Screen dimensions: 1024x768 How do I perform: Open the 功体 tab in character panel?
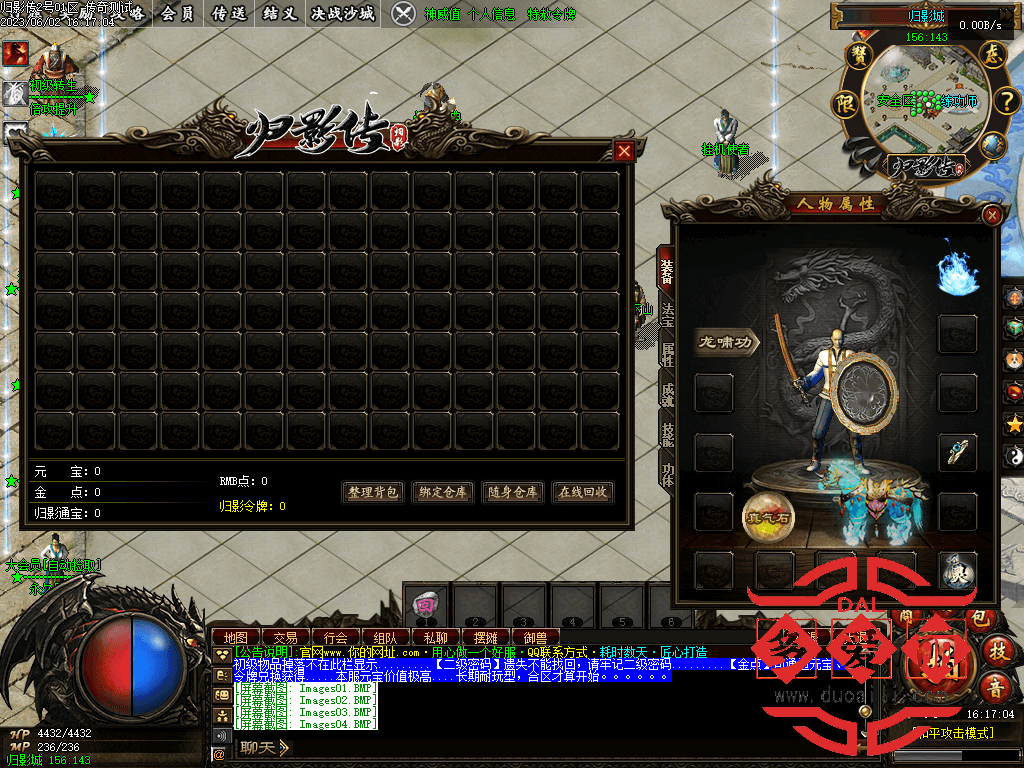click(667, 470)
